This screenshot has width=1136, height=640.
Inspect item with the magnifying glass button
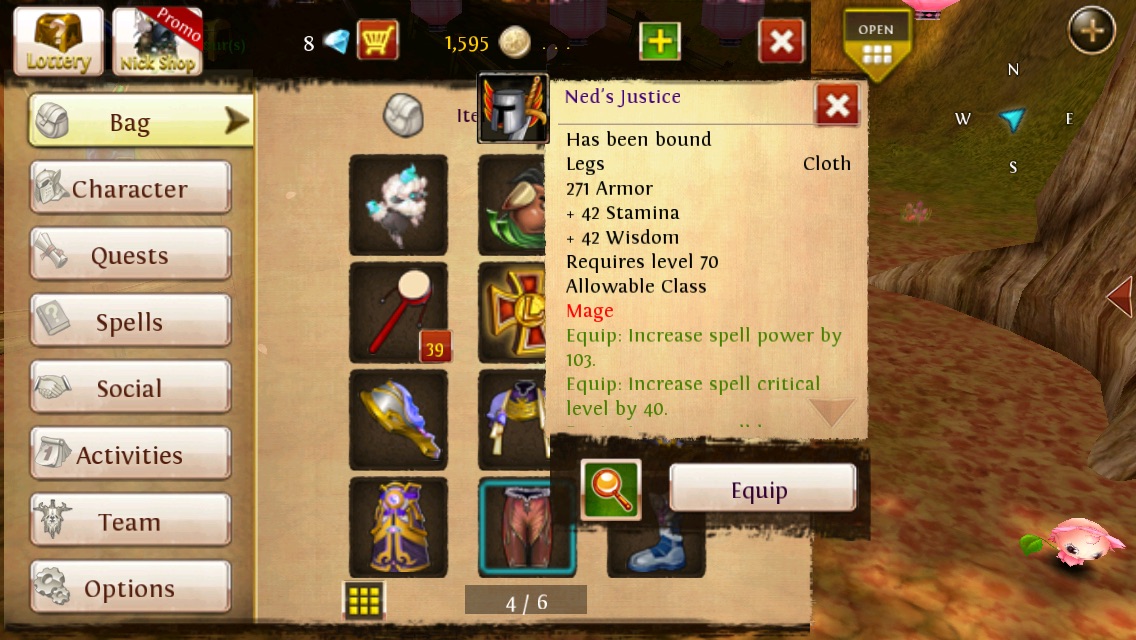tap(610, 490)
